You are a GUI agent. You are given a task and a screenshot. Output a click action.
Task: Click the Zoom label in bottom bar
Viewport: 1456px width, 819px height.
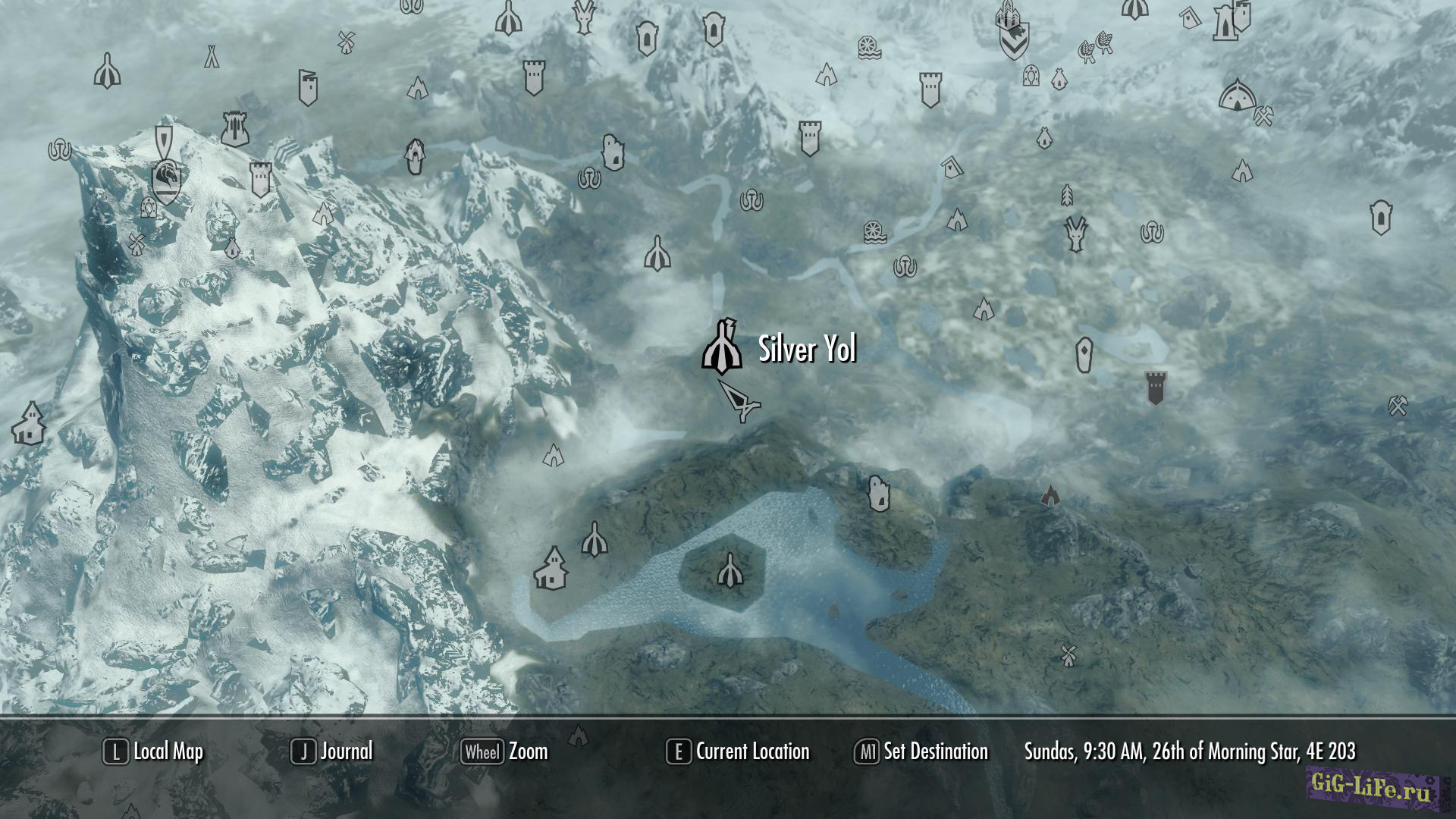[x=528, y=752]
